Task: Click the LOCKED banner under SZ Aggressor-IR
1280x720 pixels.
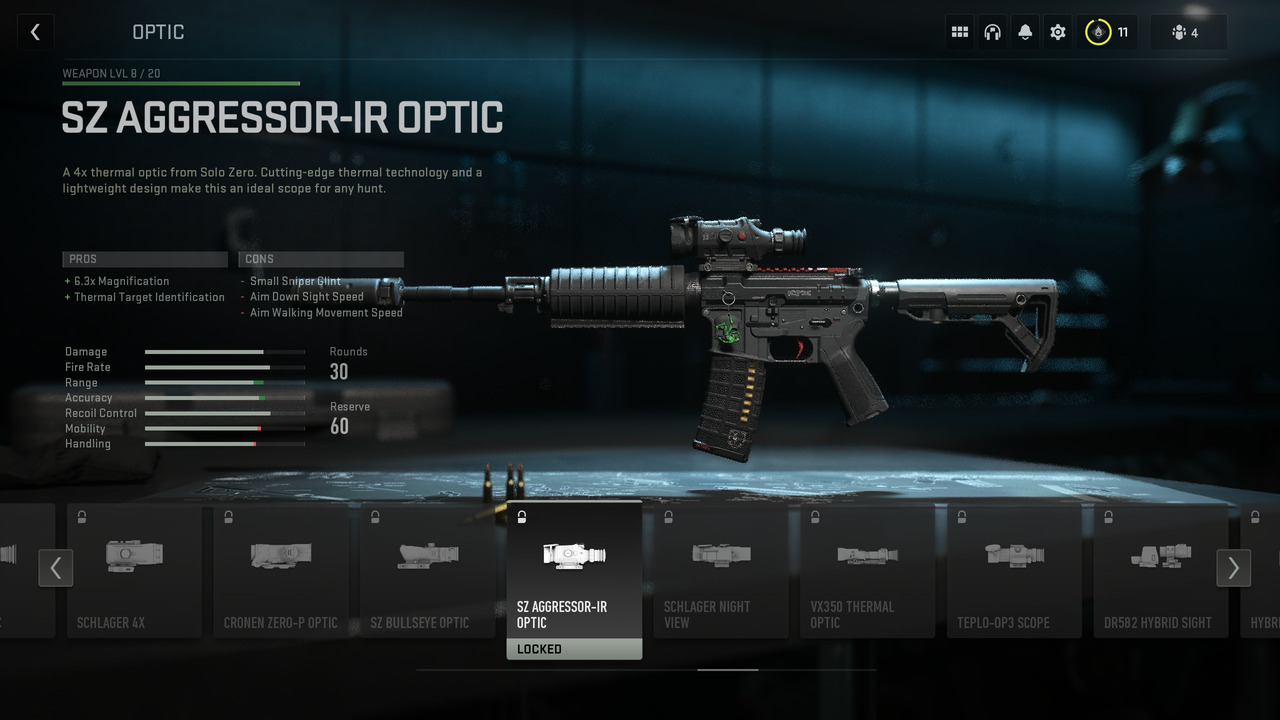Action: tap(574, 648)
